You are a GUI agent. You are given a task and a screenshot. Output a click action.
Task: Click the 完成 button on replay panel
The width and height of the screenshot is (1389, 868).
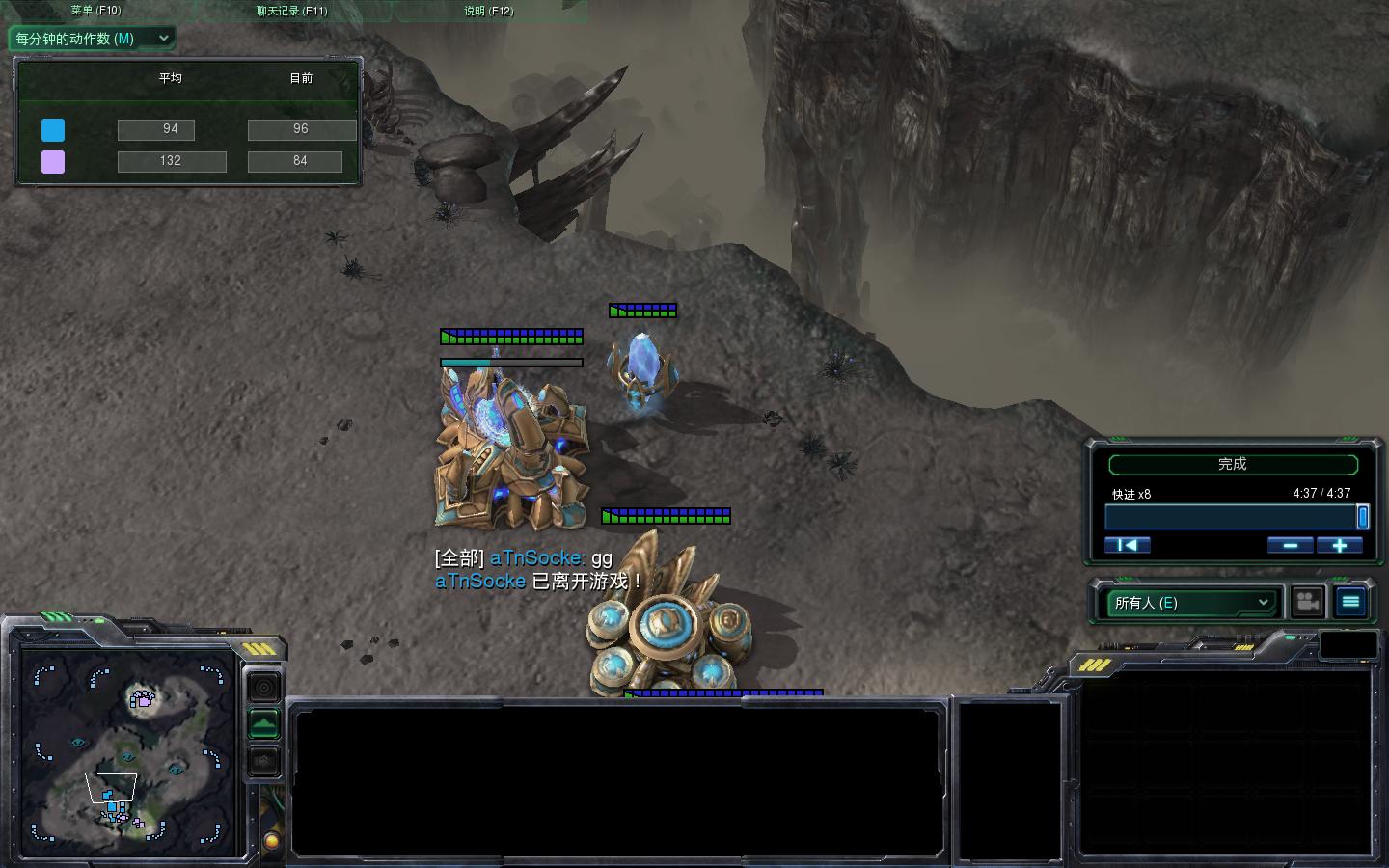click(x=1233, y=465)
